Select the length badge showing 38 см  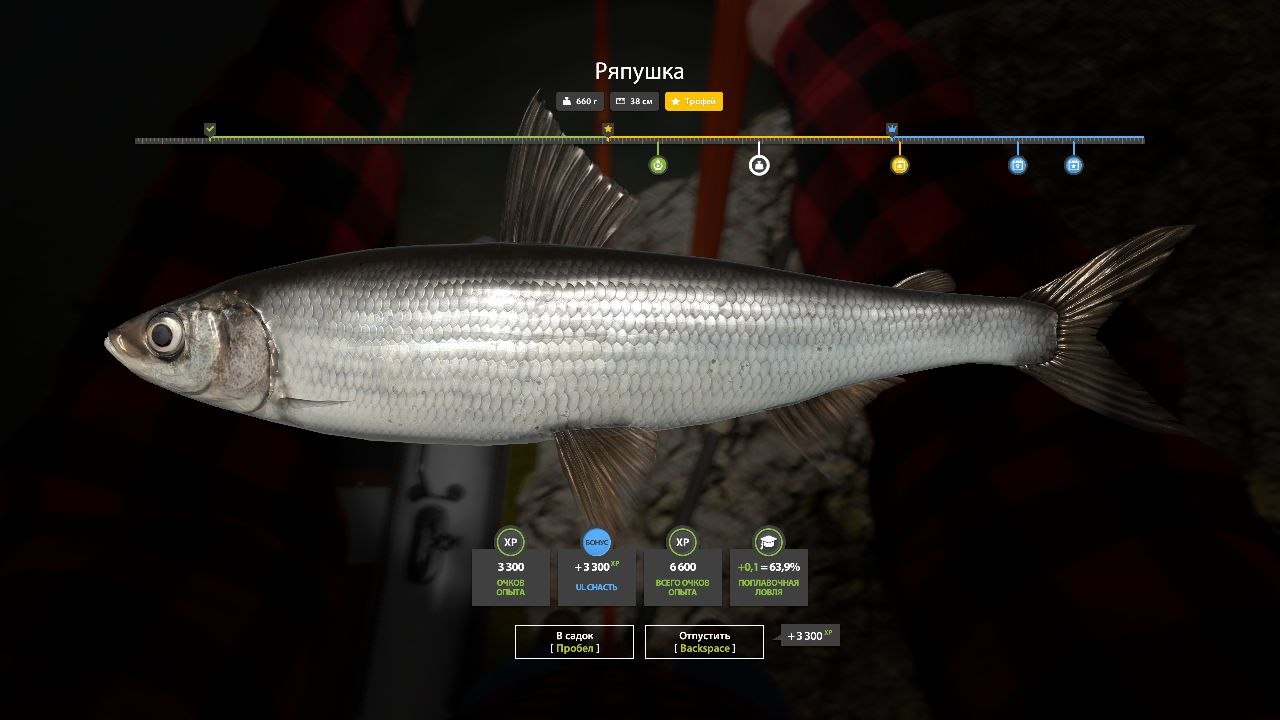(x=635, y=101)
